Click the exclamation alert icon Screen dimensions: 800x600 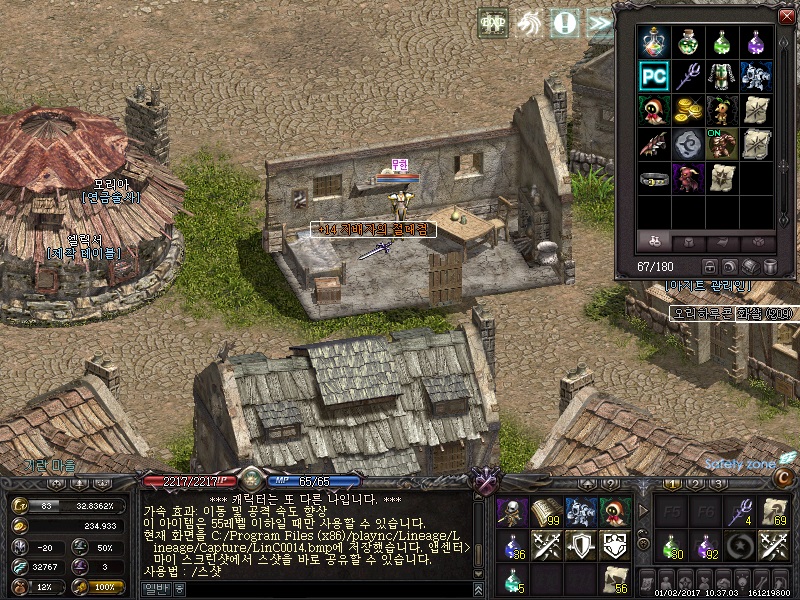point(565,22)
